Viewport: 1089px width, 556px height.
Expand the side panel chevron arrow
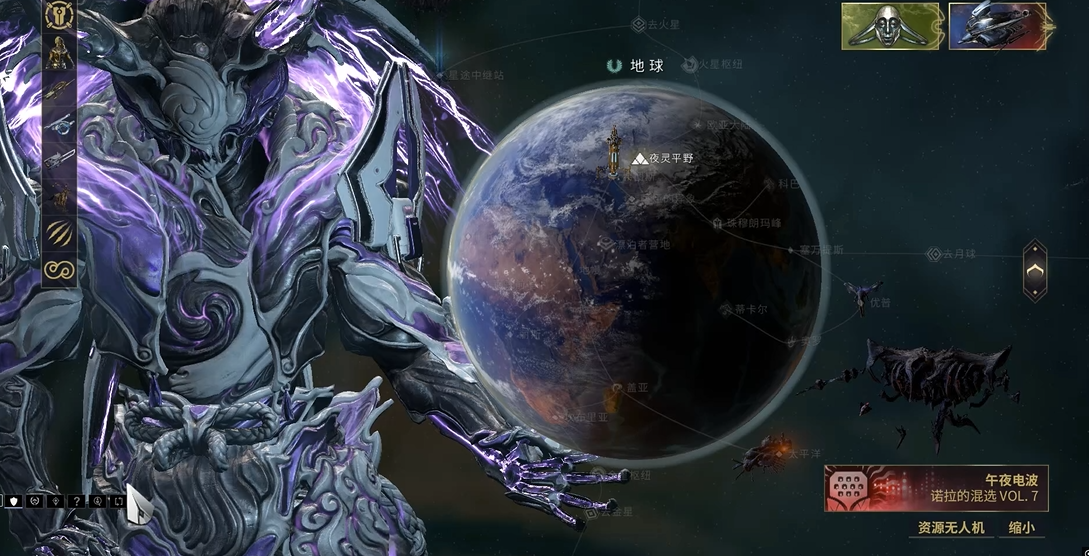tap(1035, 270)
